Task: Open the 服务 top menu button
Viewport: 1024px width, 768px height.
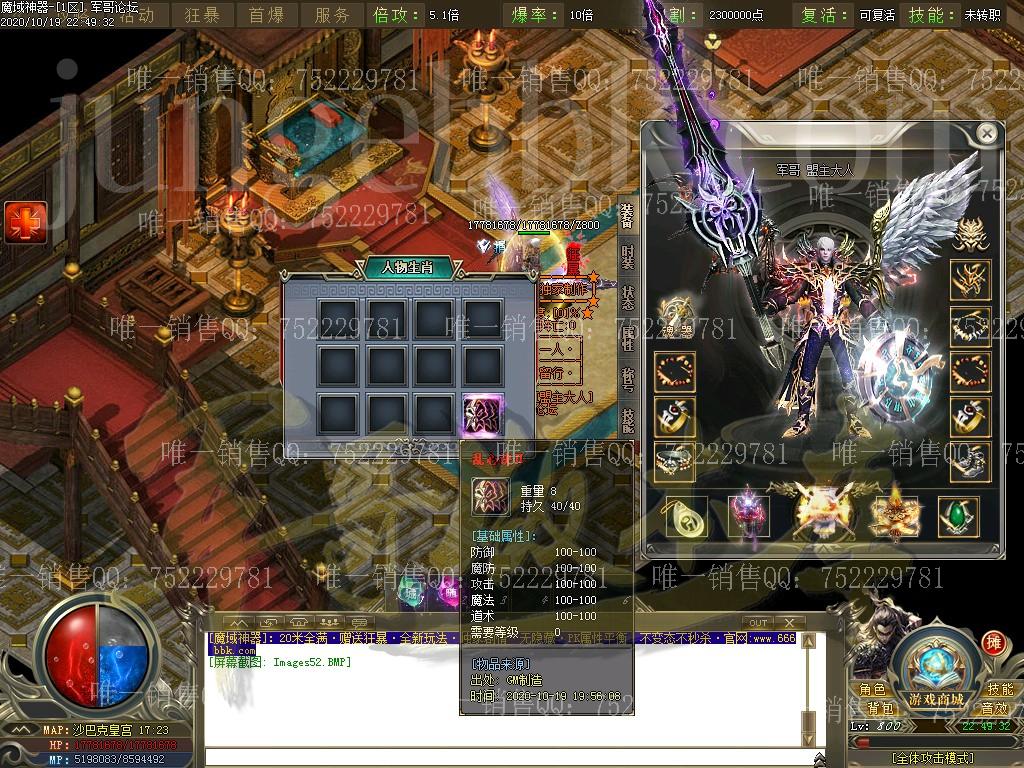Action: click(x=332, y=15)
